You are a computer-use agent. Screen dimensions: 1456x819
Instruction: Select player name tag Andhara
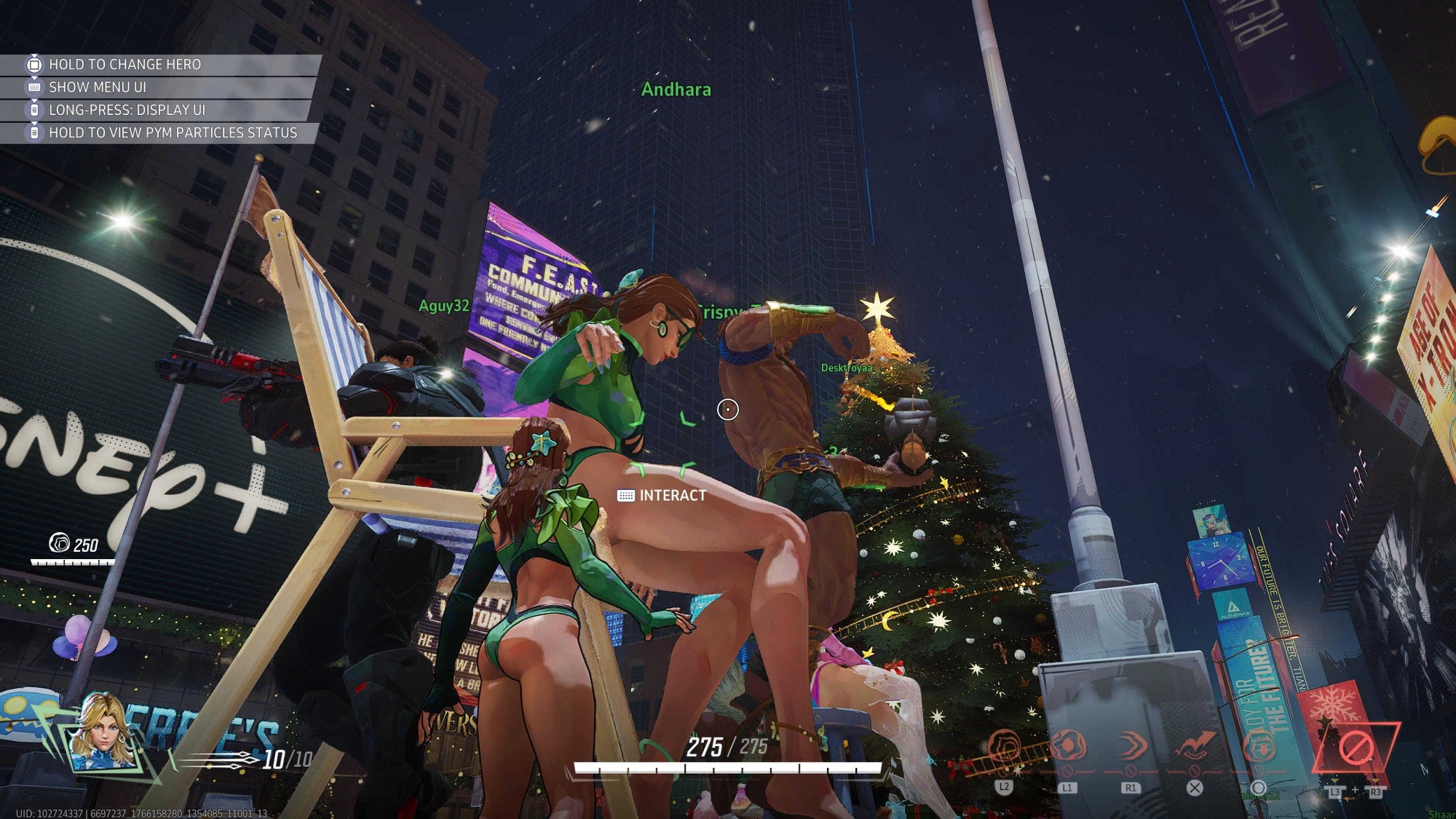coord(676,90)
